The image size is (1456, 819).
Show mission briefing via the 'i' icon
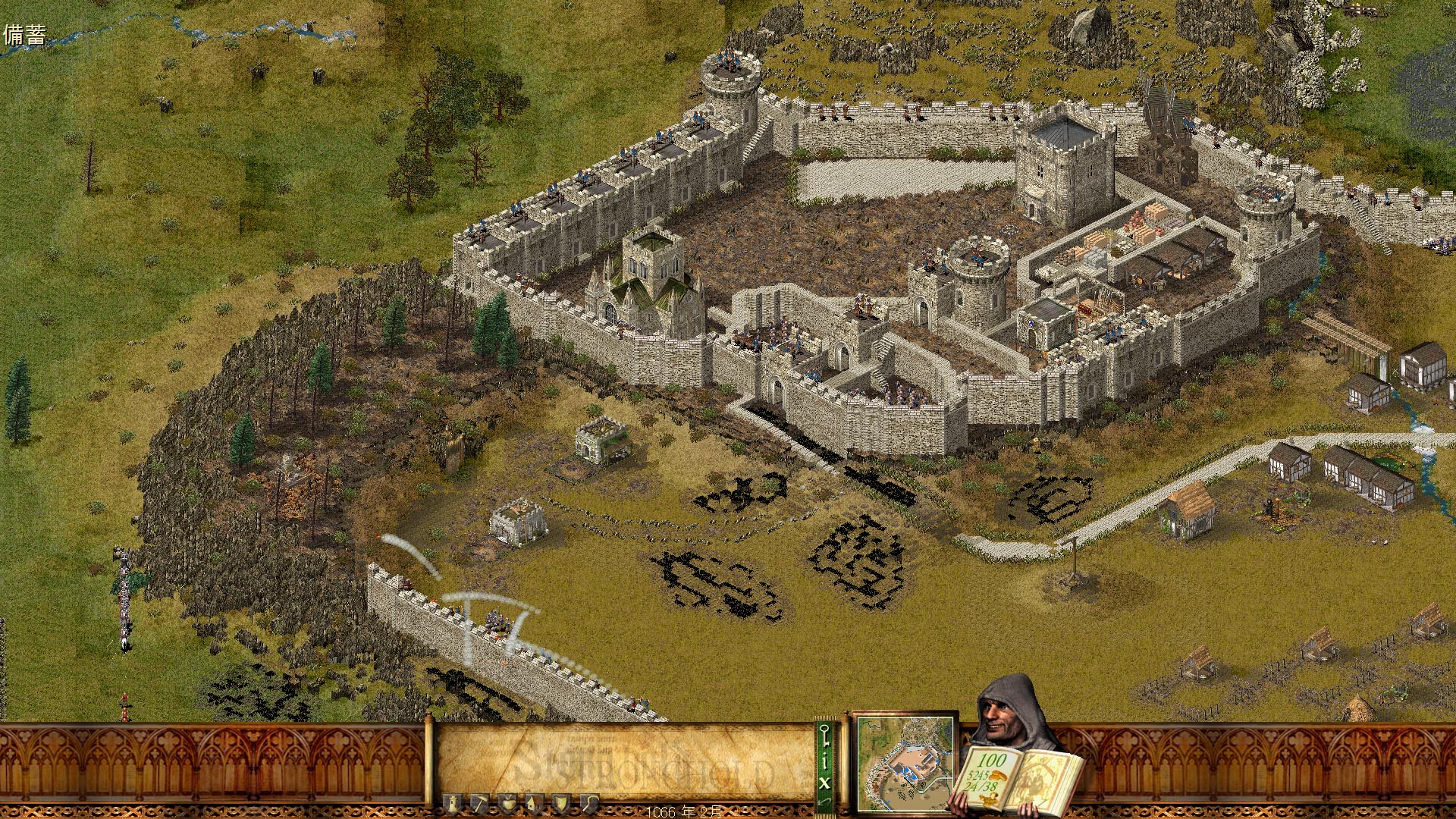point(824,759)
